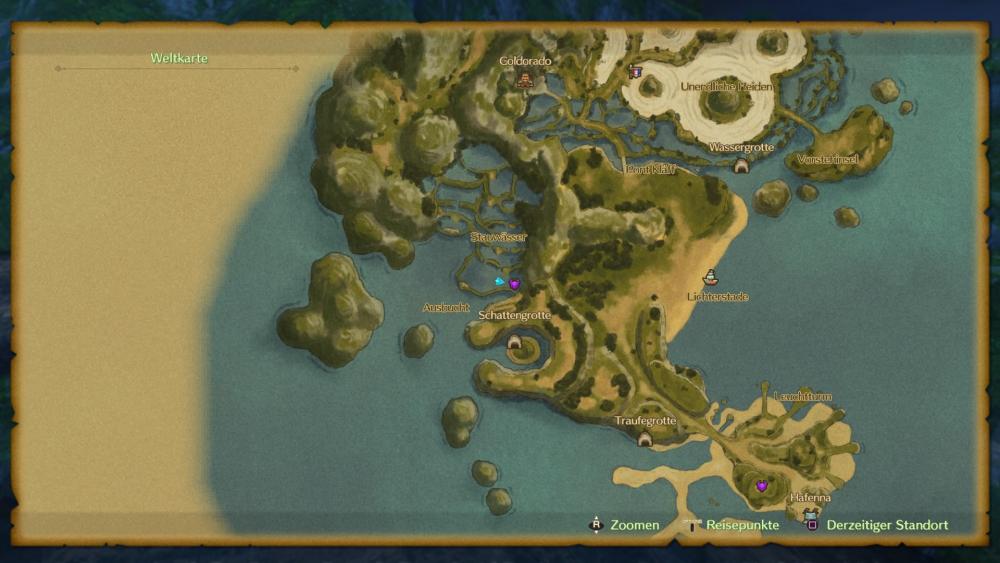Screen dimensions: 1000x563
Task: Choose the Wassergrotte cave entrance marker
Action: (741, 166)
